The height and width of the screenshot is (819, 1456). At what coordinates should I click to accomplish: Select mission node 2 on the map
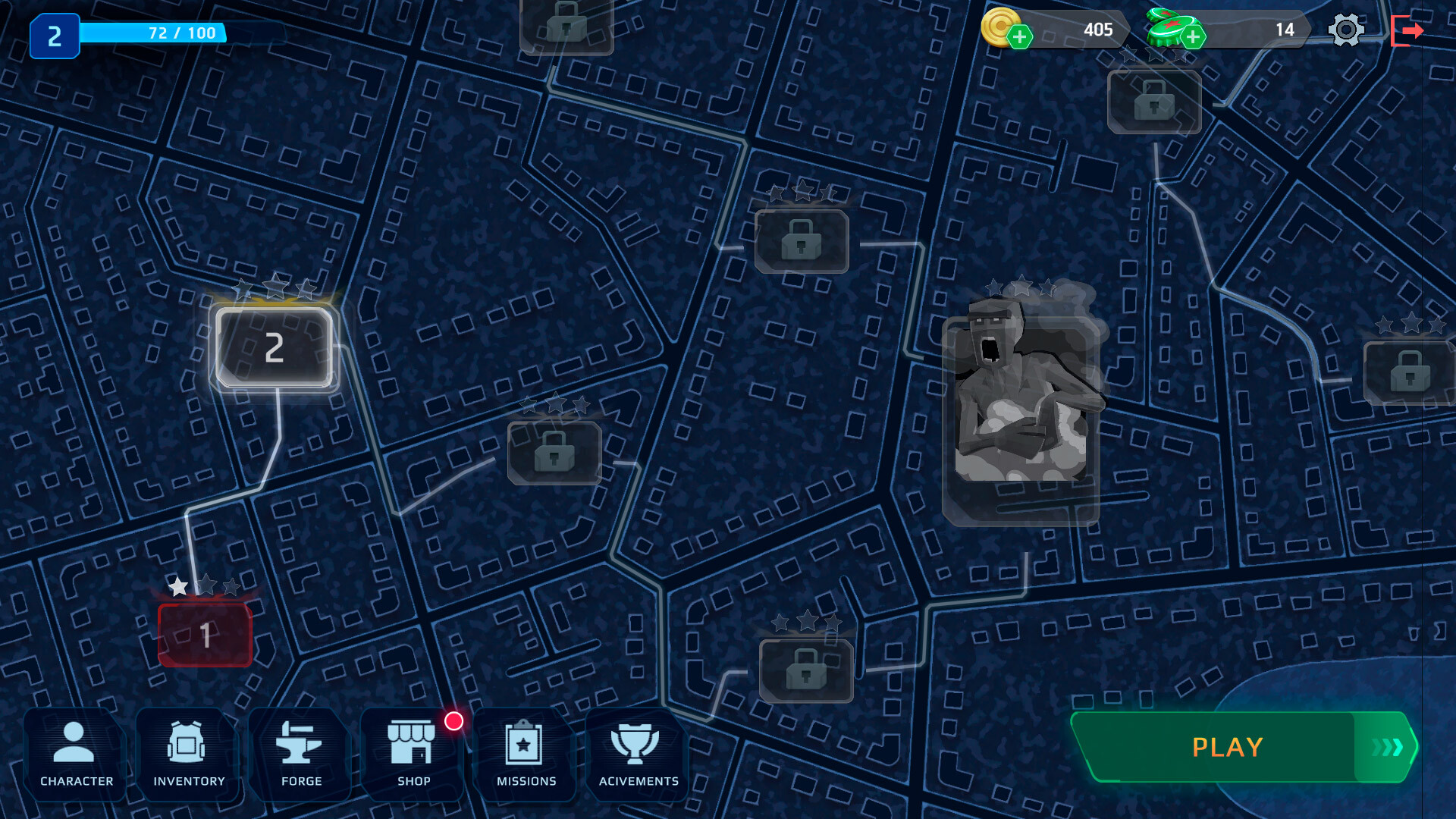(275, 347)
